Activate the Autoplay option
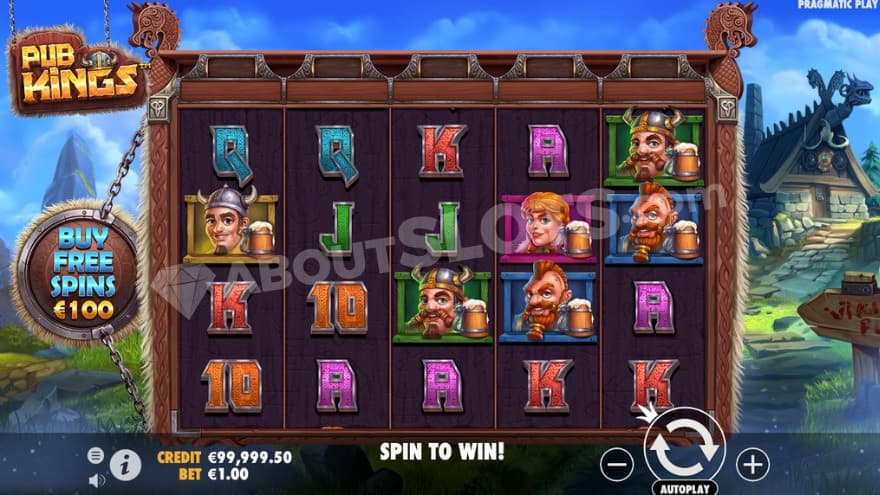 click(684, 488)
